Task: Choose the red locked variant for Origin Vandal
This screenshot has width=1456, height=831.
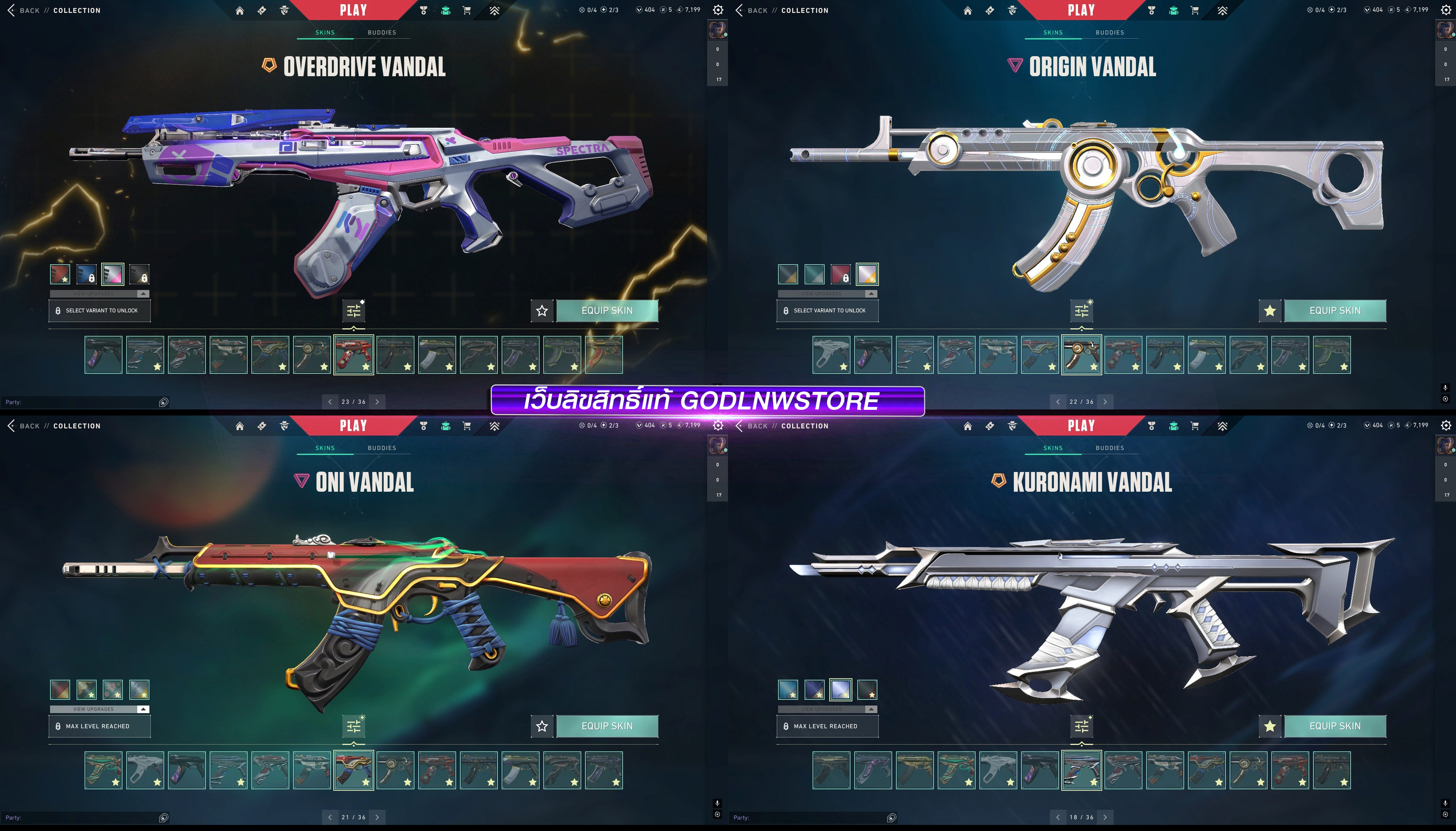Action: [841, 274]
